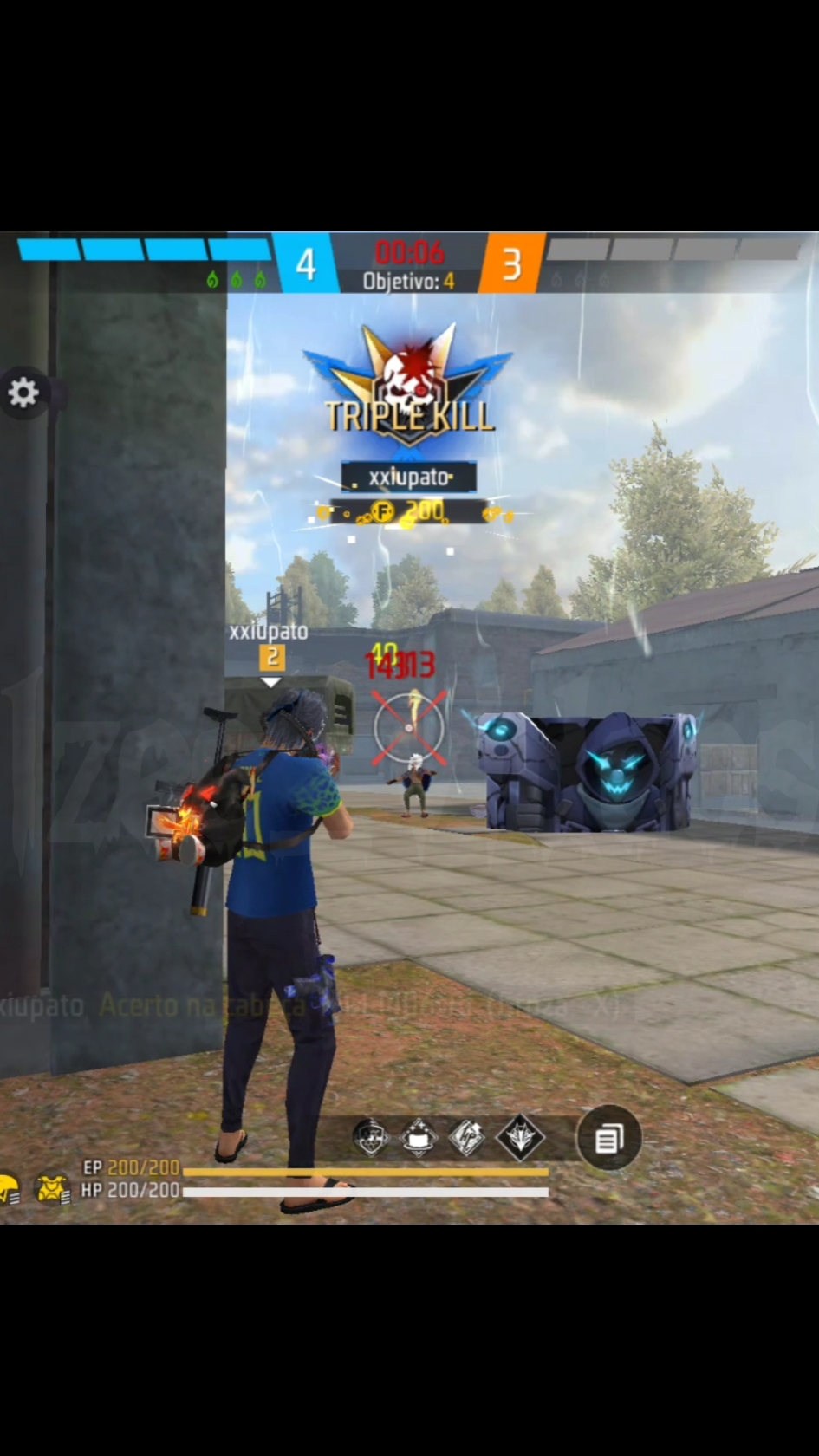819x1456 pixels.
Task: Select the wolf-head skill icon
Action: [x=520, y=1137]
